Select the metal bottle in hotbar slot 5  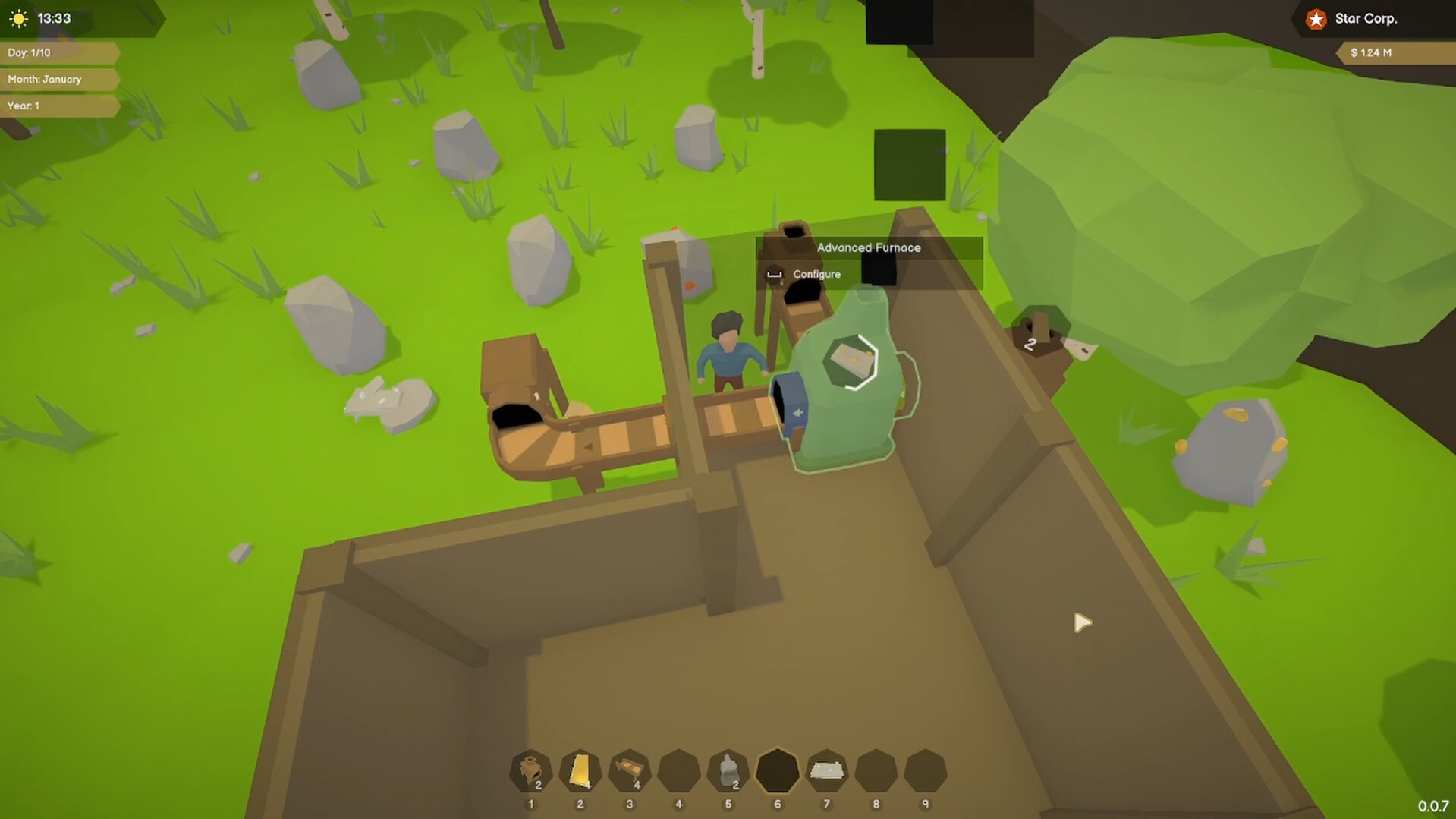coord(728,771)
